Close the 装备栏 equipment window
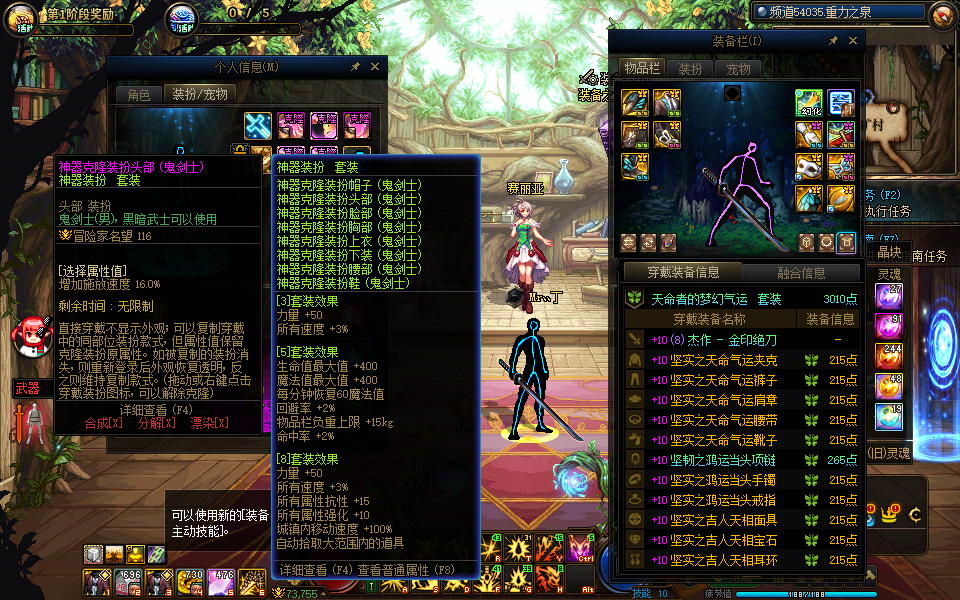The width and height of the screenshot is (960, 600). coord(853,41)
